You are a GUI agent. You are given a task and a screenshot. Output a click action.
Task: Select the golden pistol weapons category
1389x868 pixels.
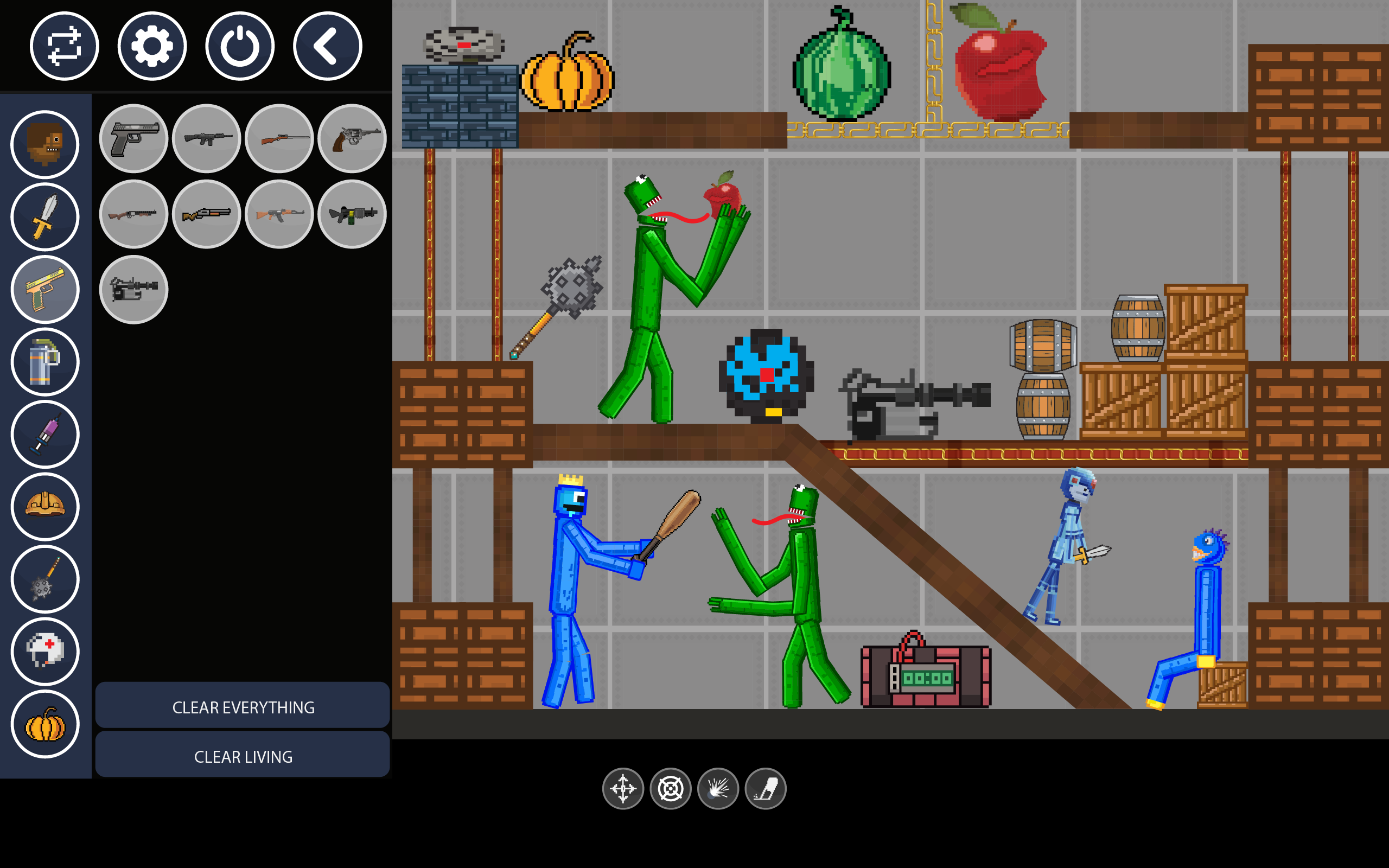pos(46,290)
